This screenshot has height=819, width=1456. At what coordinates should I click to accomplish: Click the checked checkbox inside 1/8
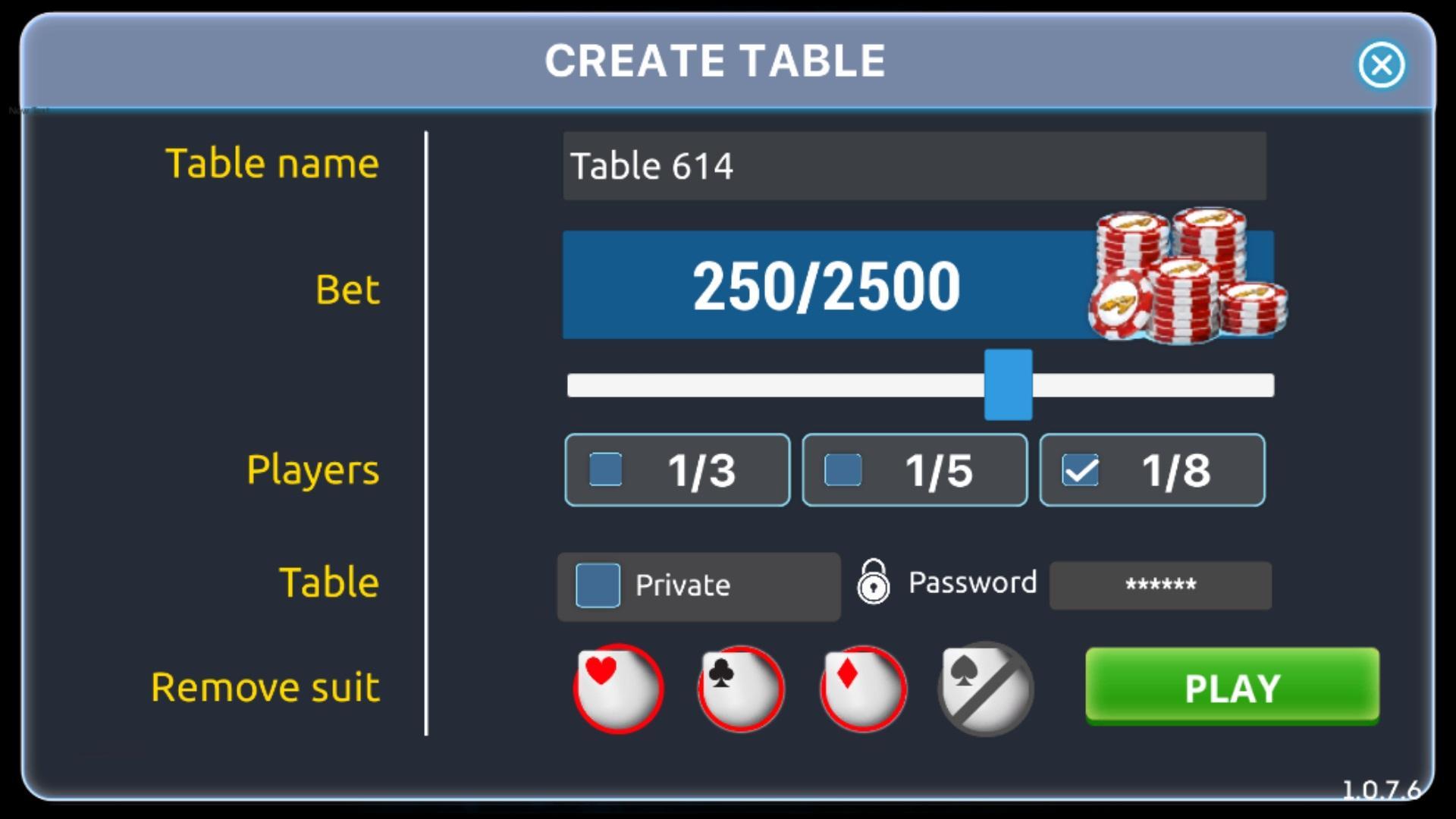[x=1082, y=470]
